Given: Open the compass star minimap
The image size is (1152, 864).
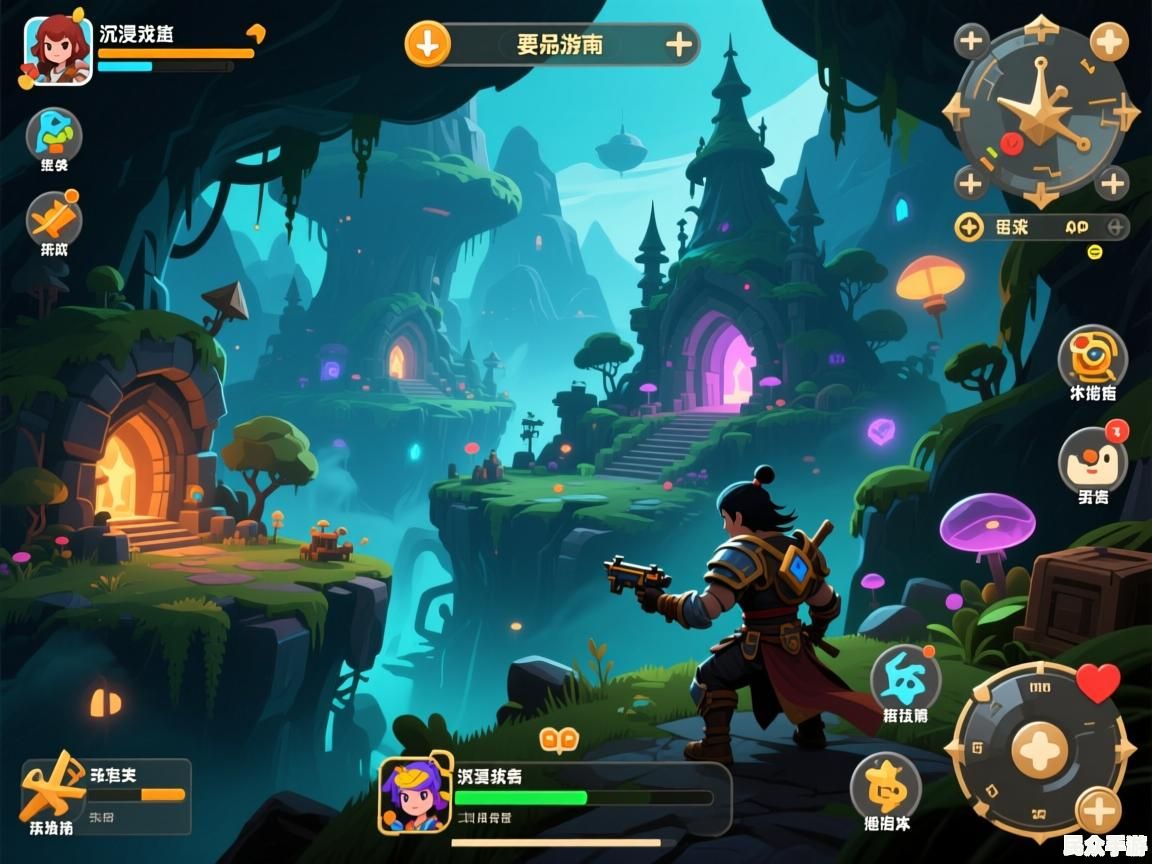Looking at the screenshot, I should pos(1040,112).
